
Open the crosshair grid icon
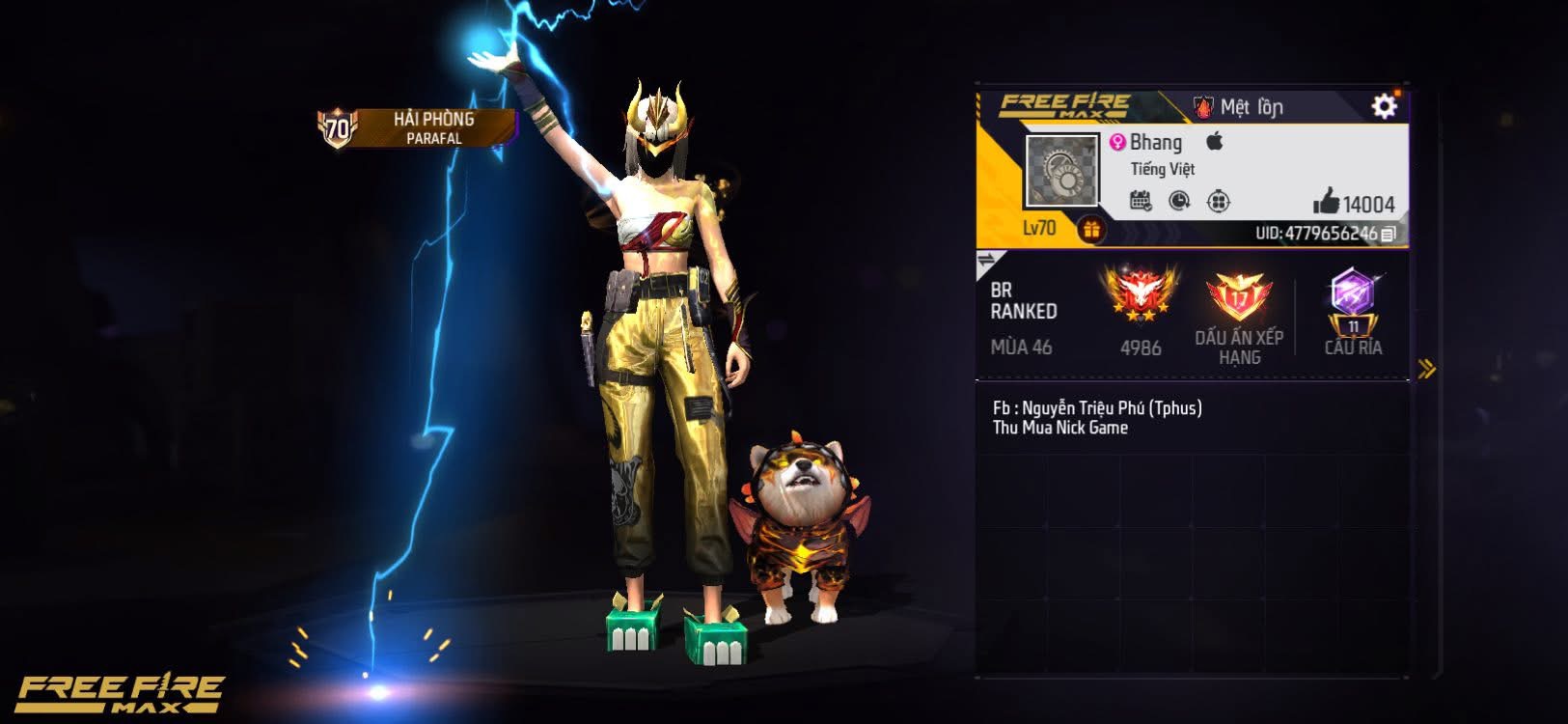click(x=1219, y=201)
